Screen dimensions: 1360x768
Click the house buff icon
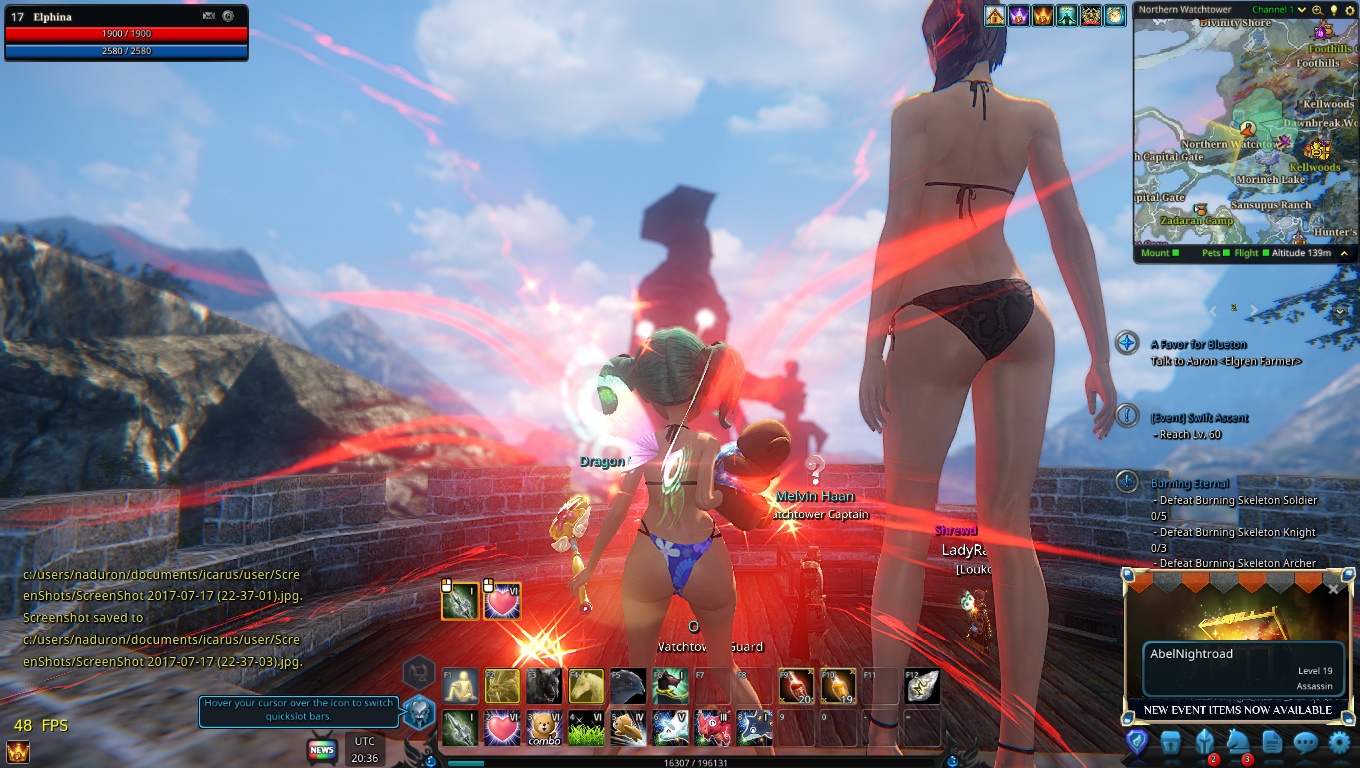point(995,16)
